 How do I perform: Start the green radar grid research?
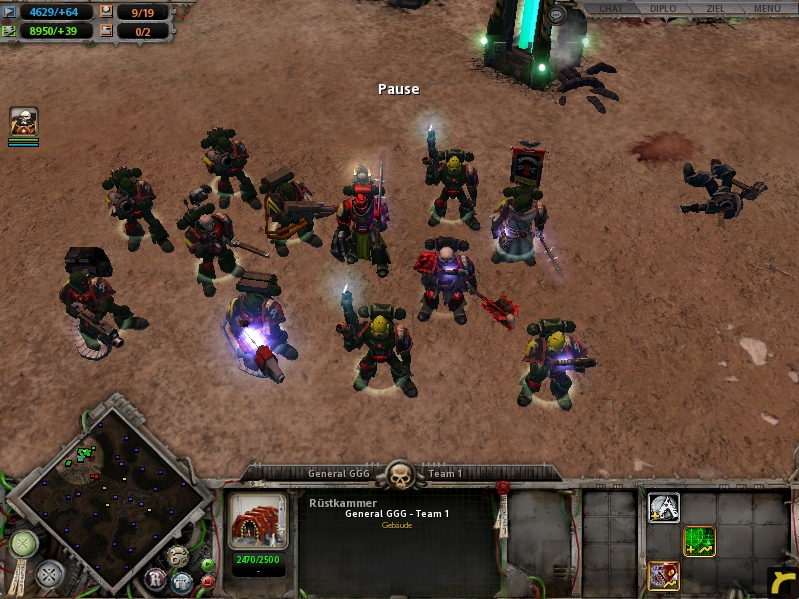coord(699,541)
